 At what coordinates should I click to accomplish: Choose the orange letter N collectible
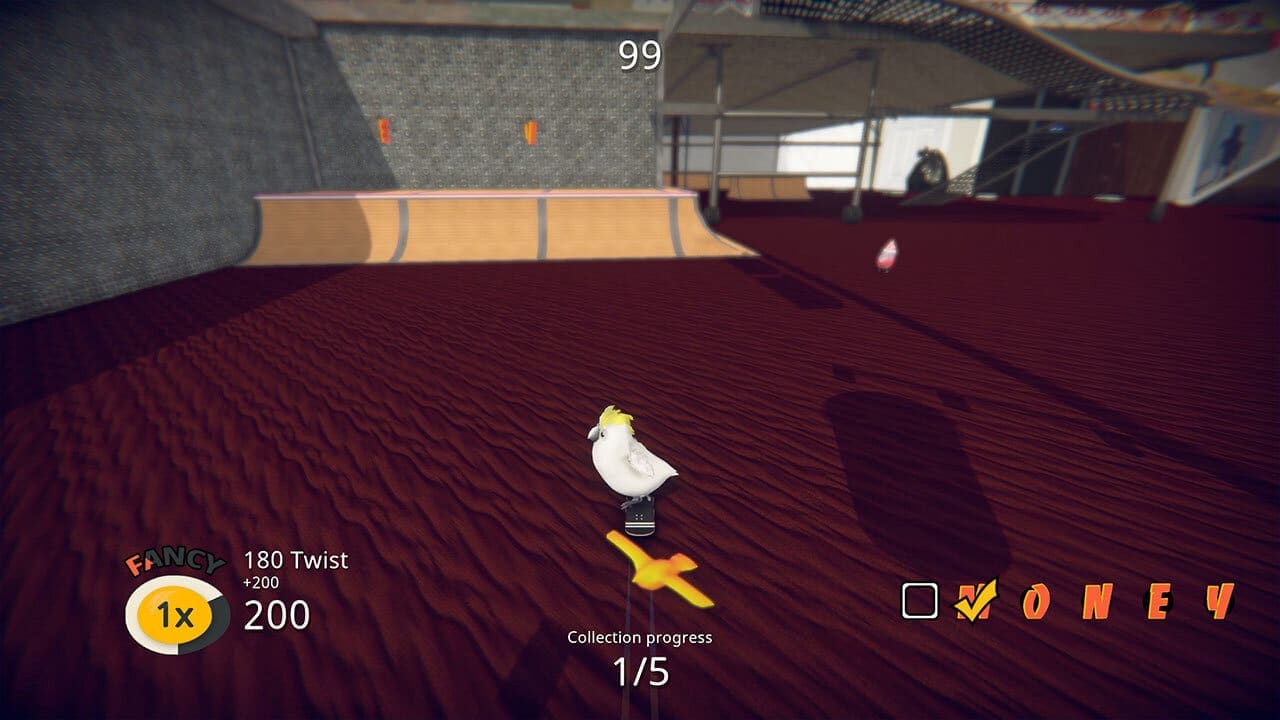coord(1096,601)
